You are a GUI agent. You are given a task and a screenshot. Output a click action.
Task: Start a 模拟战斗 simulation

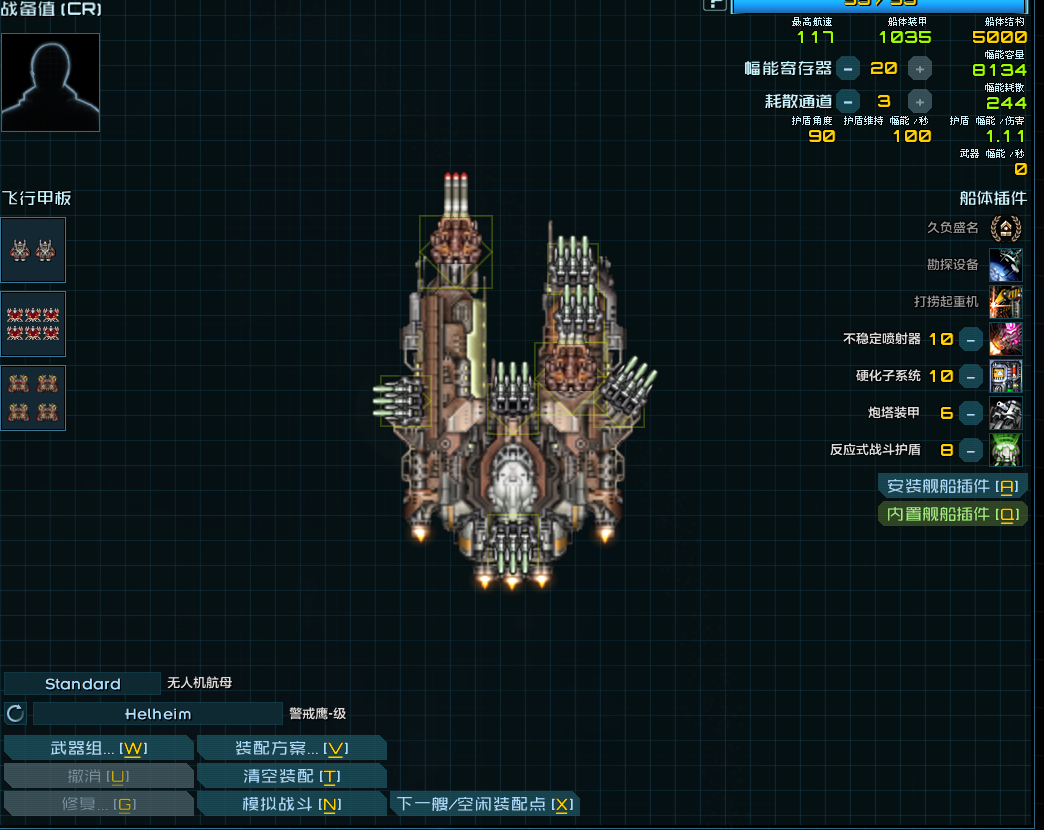291,804
